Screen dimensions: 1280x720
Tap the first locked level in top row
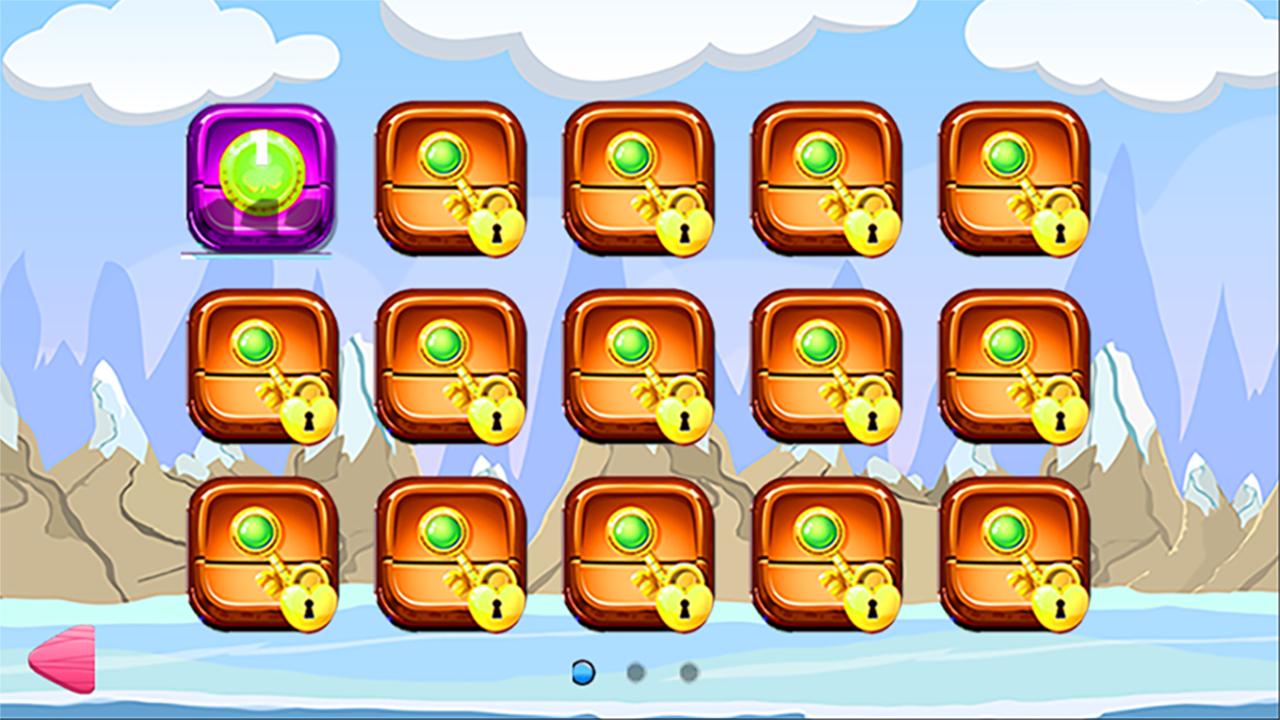450,180
